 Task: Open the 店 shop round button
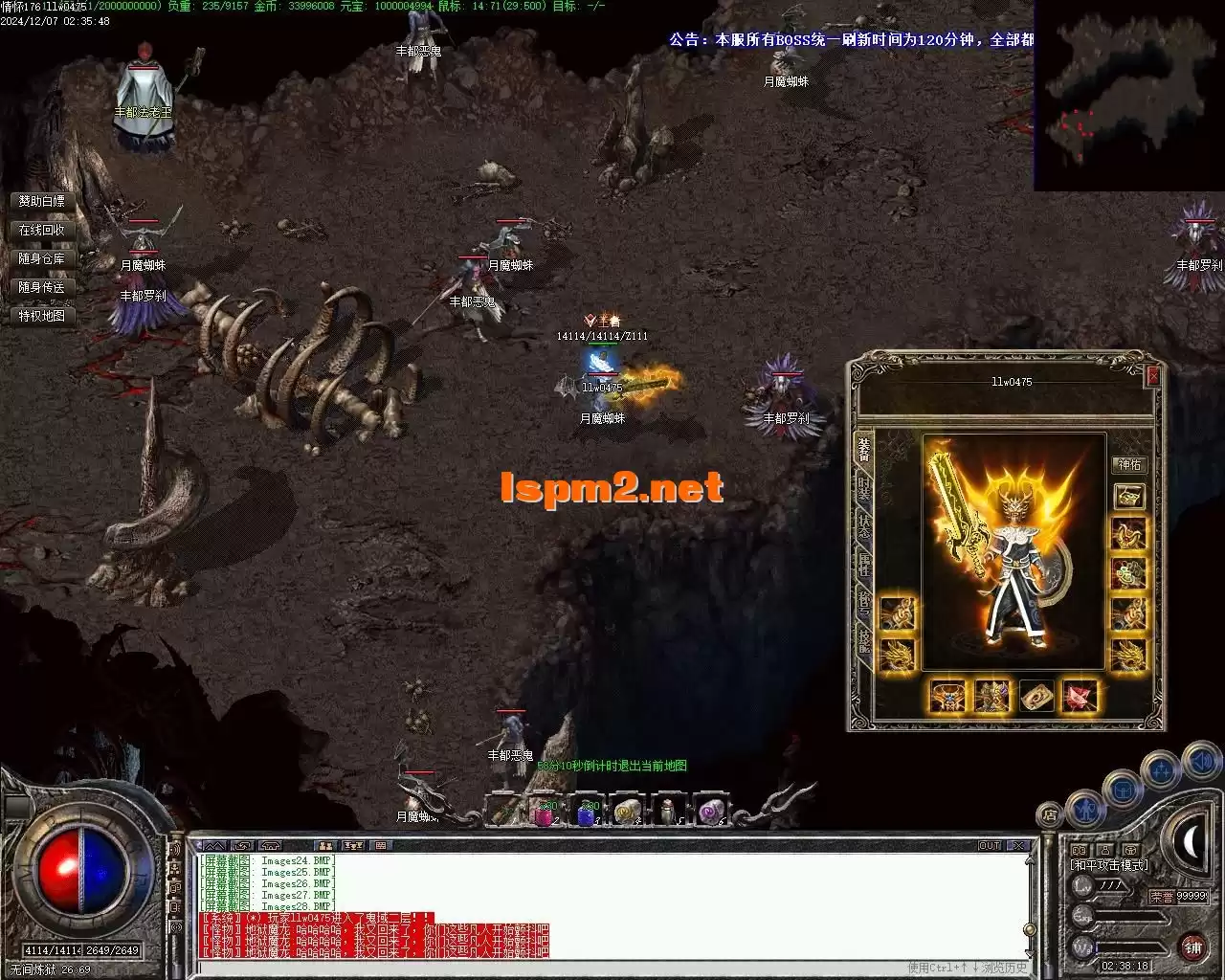[x=1050, y=815]
